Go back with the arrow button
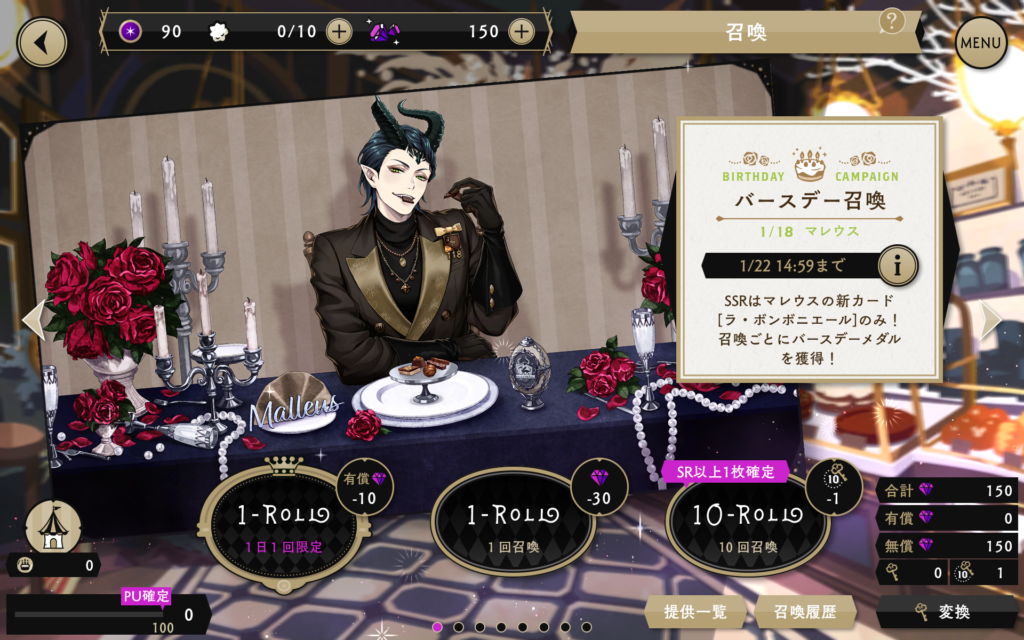 [41, 42]
